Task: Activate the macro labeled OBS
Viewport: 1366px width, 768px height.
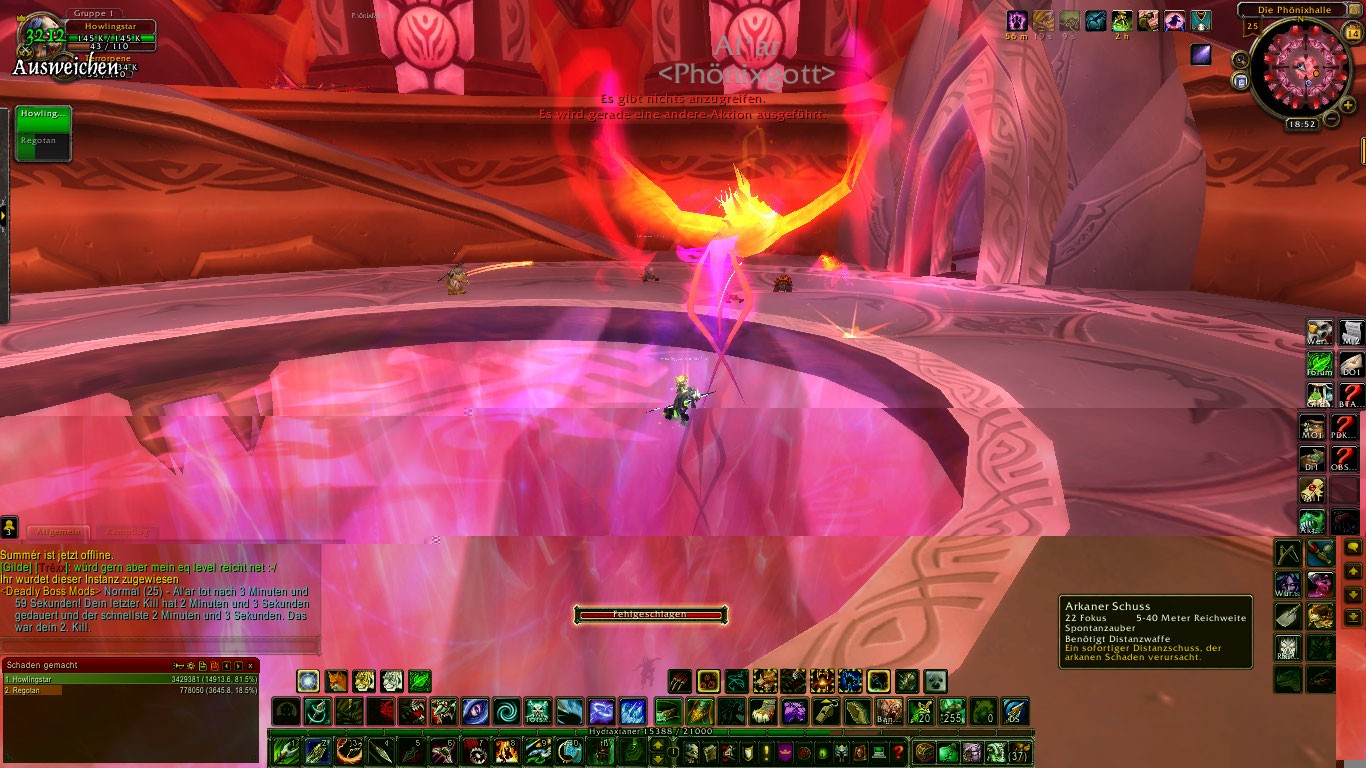Action: click(x=1345, y=460)
